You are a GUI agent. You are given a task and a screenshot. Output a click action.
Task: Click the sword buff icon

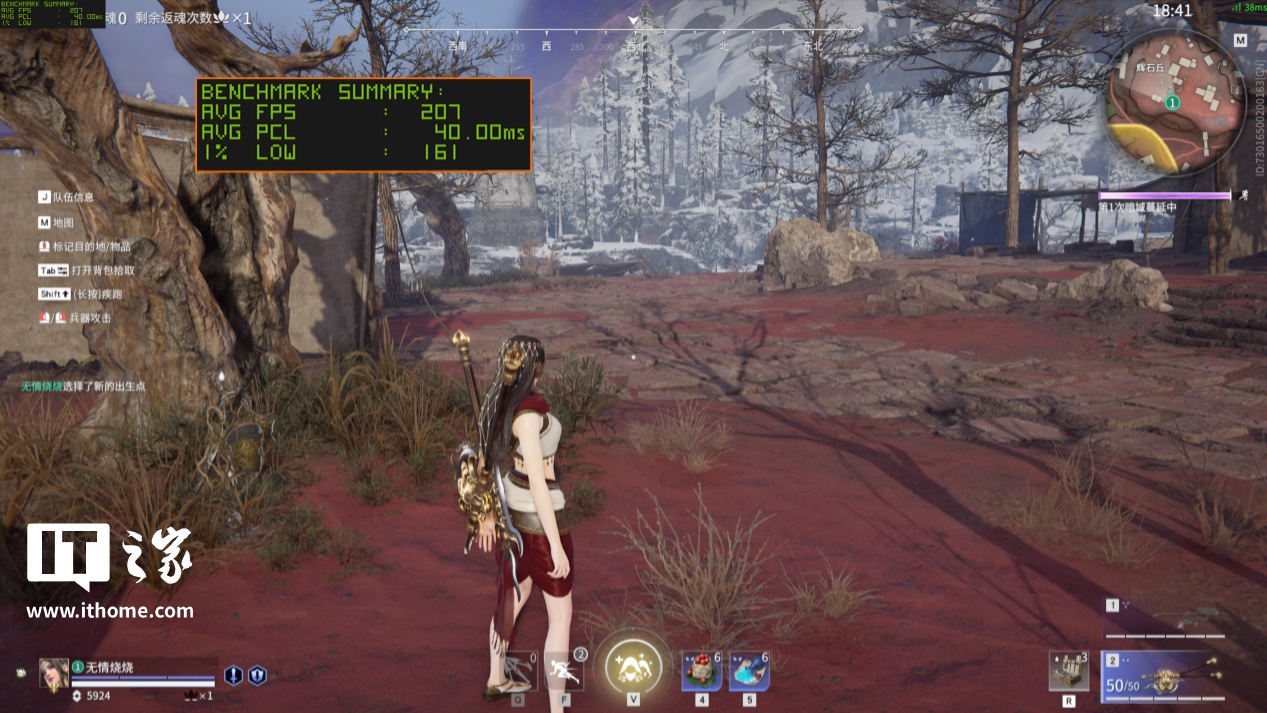[233, 675]
